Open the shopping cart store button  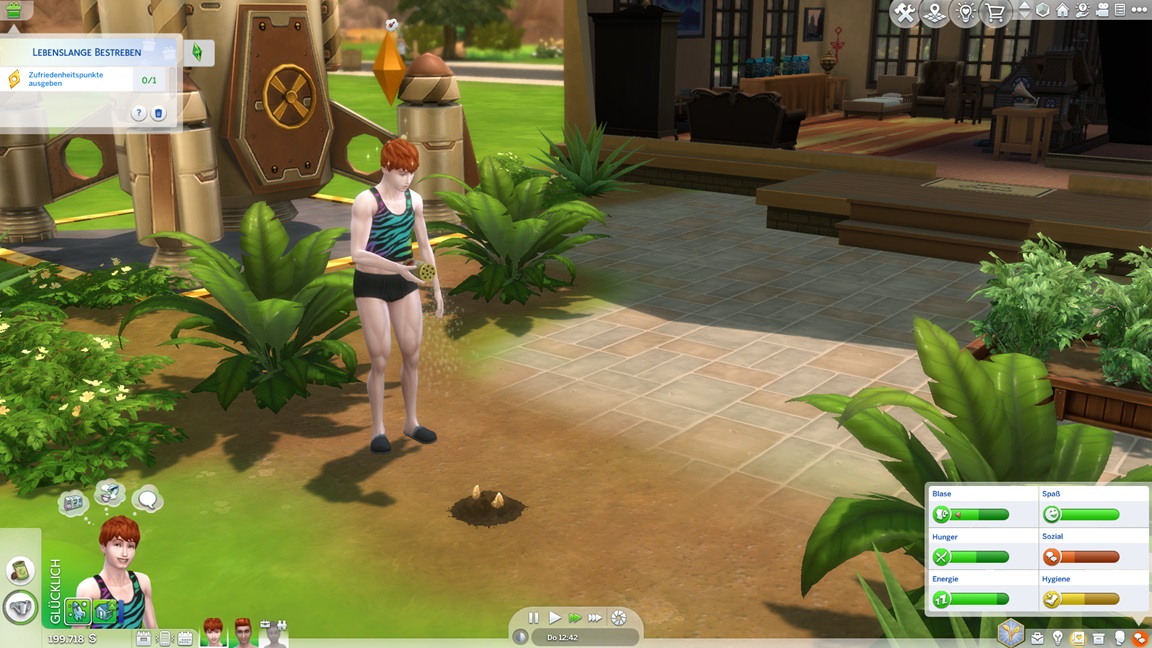pos(995,13)
